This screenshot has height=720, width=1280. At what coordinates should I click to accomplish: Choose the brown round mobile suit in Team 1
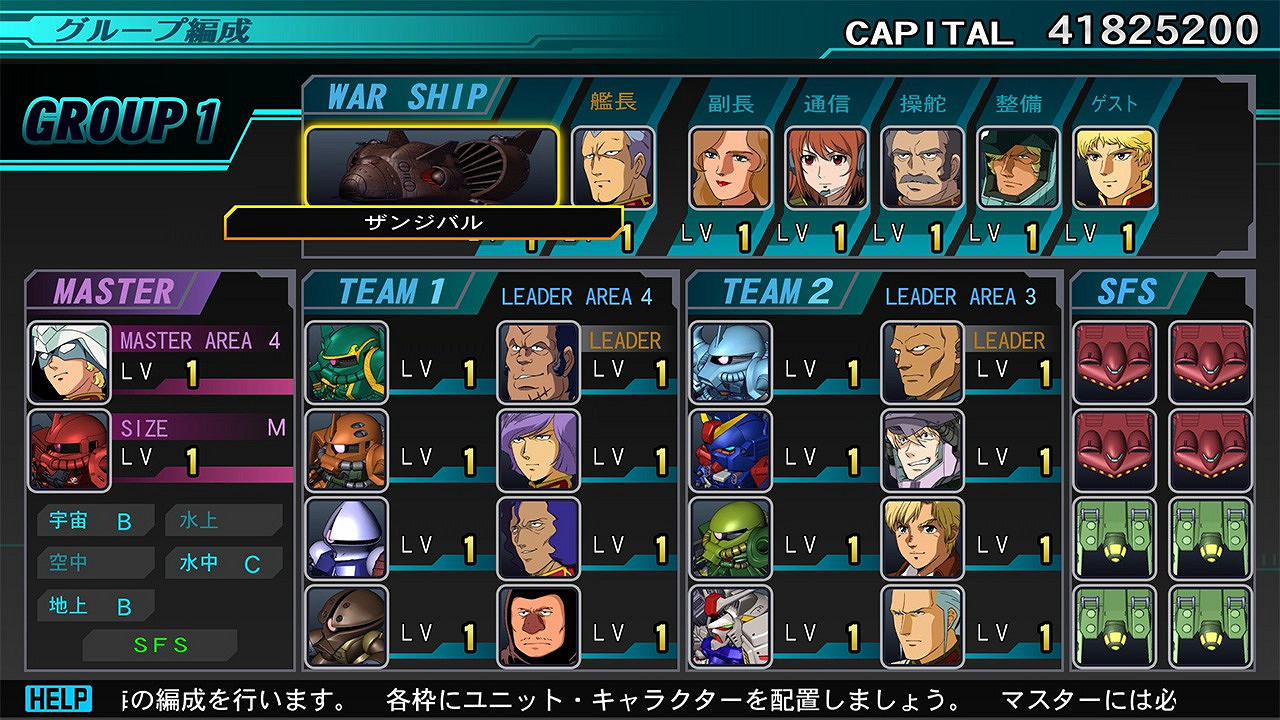[346, 626]
